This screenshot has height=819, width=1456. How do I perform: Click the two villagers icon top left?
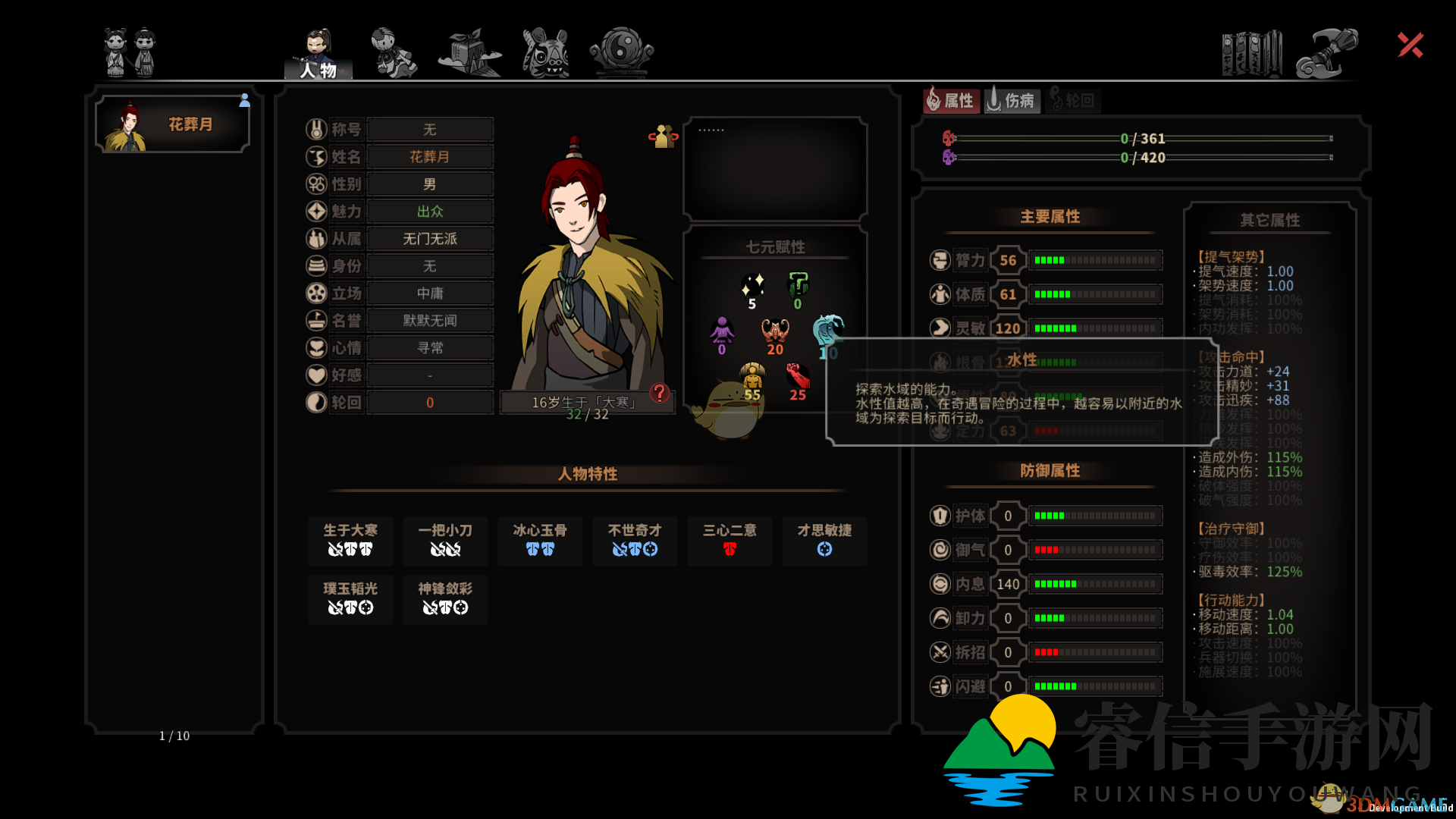[x=129, y=51]
